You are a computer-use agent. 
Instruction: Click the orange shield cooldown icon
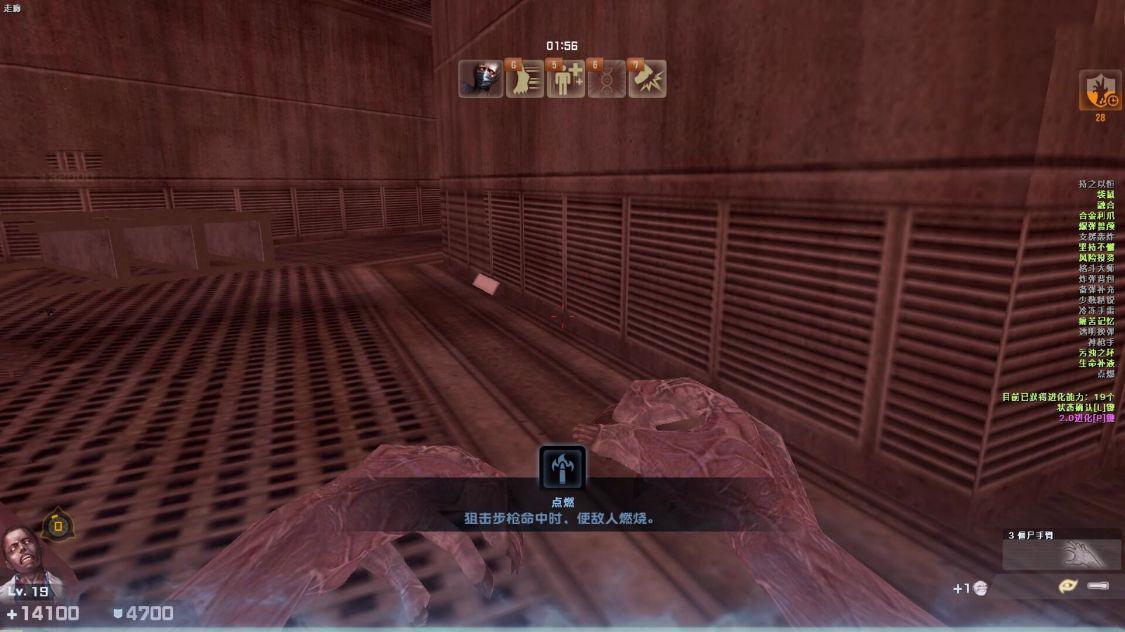(x=1099, y=91)
